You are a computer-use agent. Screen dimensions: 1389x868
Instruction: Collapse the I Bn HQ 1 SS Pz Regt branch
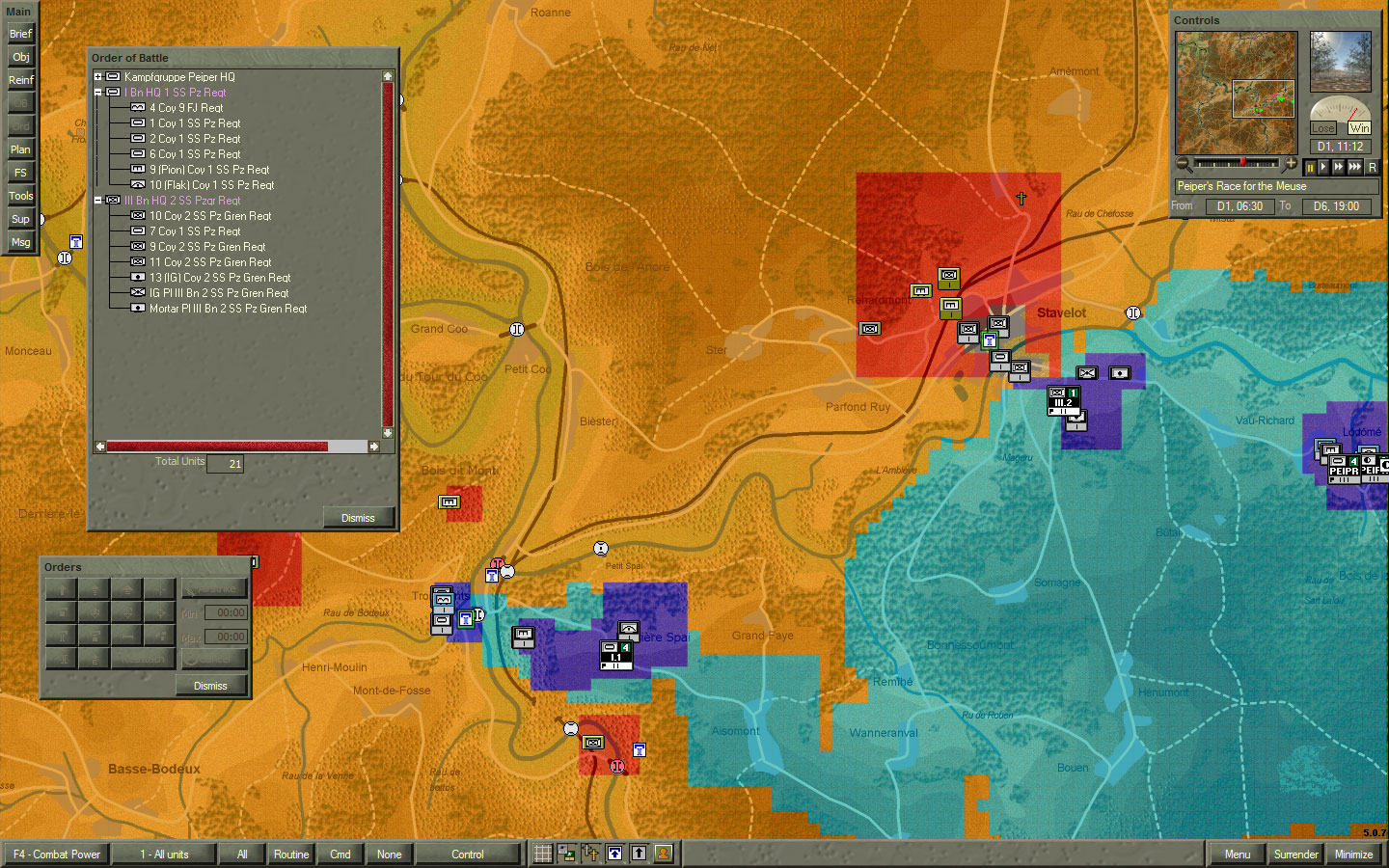click(x=97, y=92)
